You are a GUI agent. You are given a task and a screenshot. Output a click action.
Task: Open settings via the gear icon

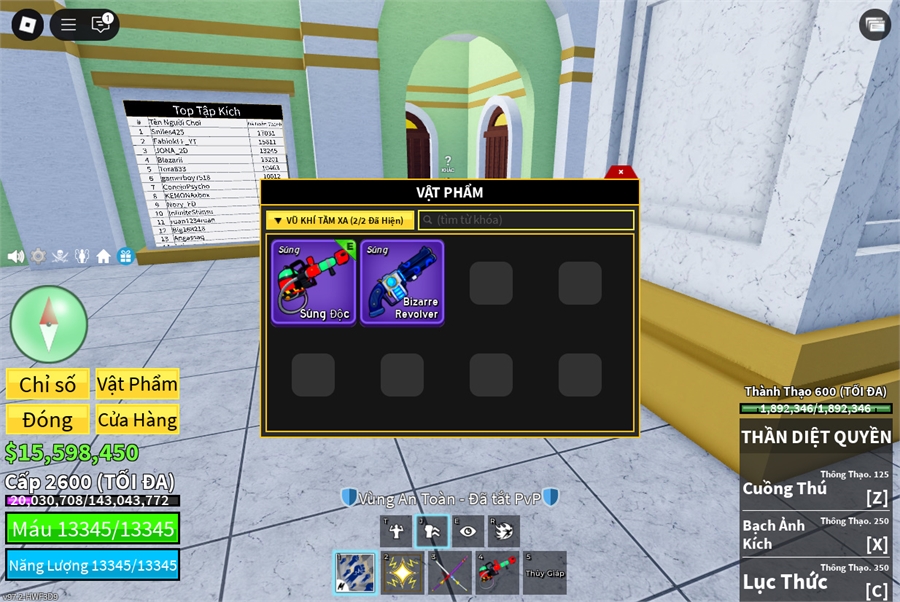pyautogui.click(x=38, y=256)
